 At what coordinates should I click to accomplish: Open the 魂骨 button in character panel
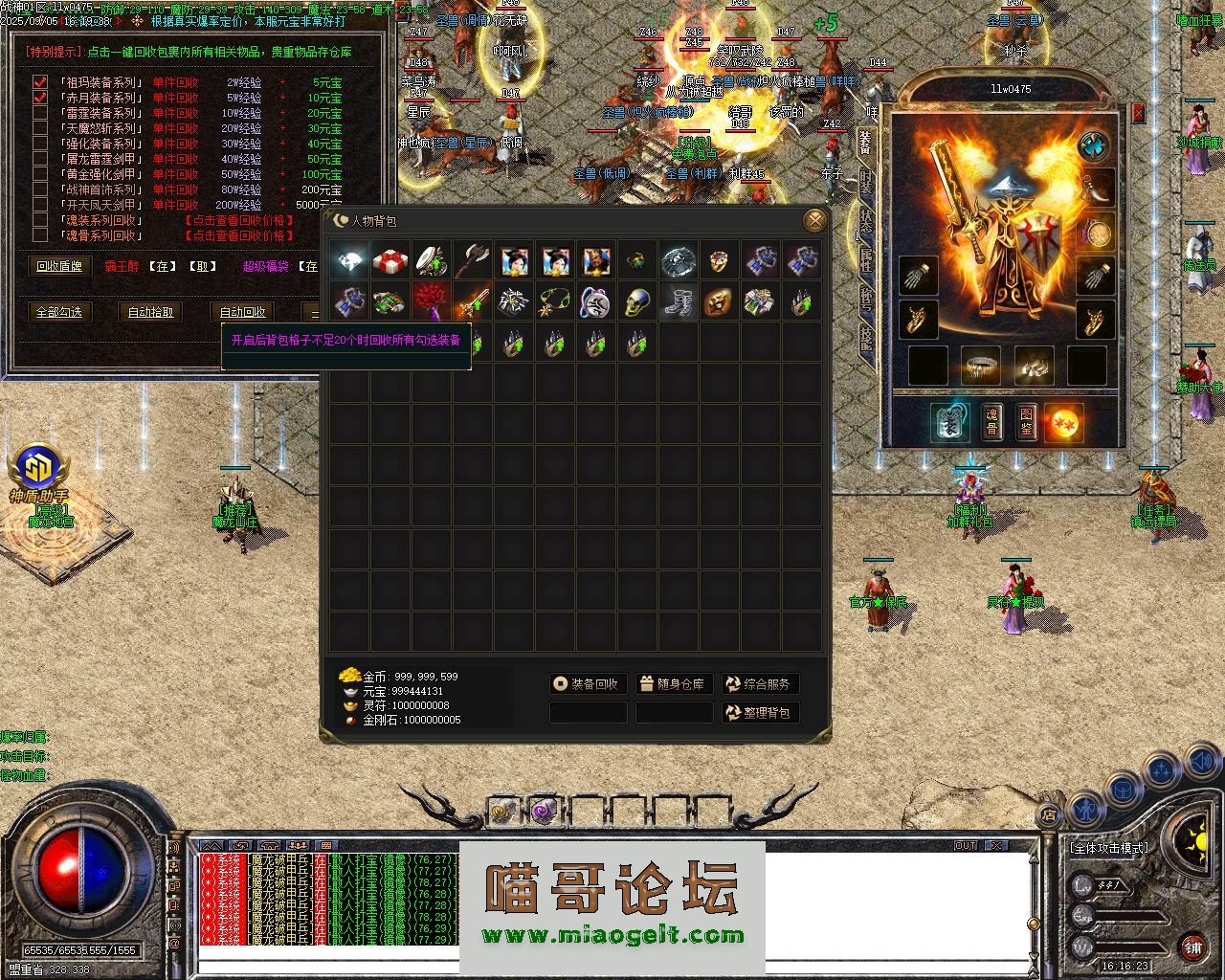(x=992, y=422)
